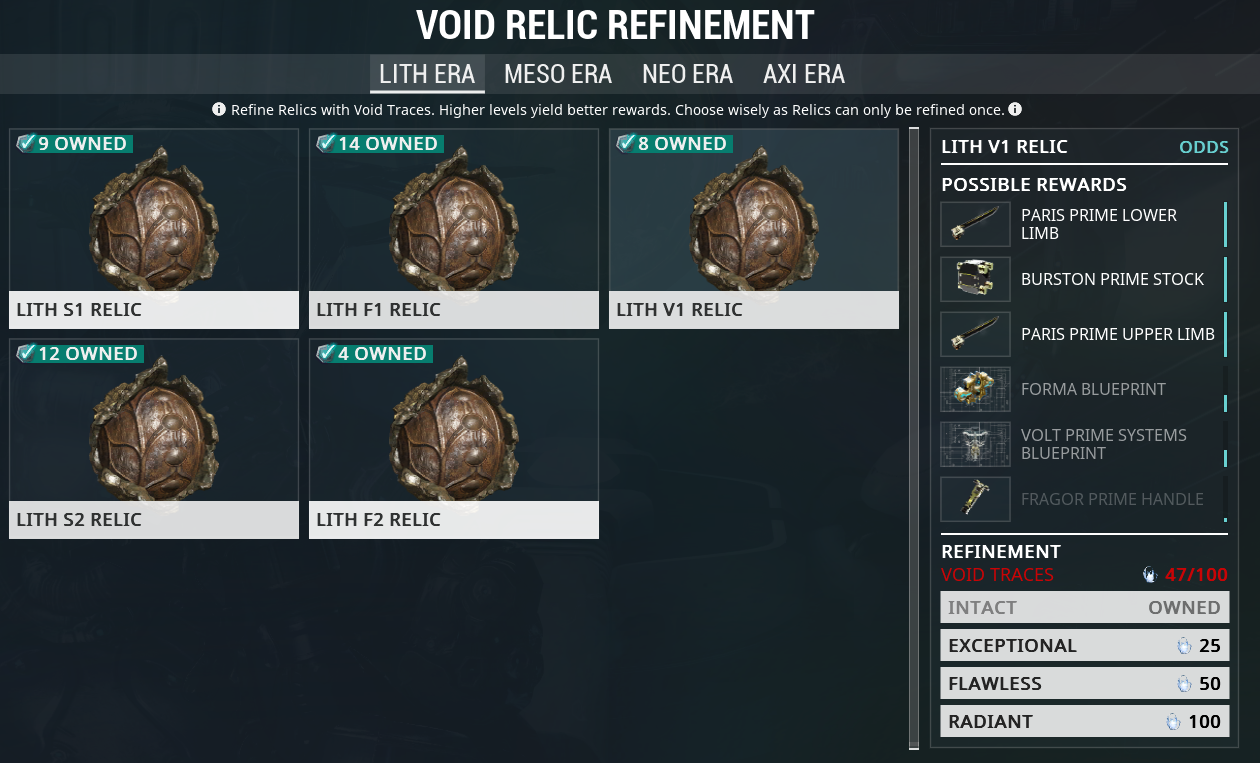Select the Lith F2 Relic

(x=454, y=439)
